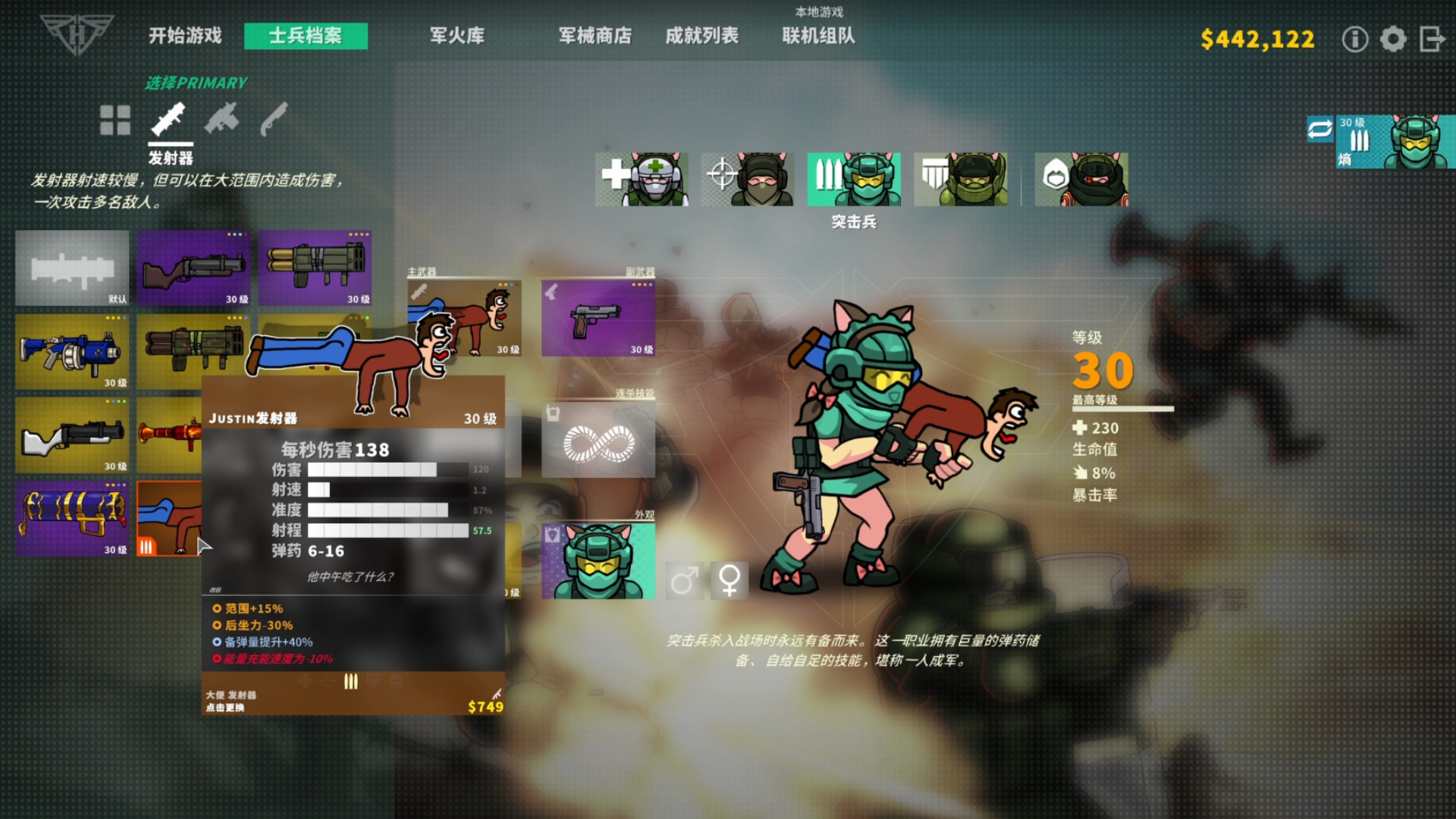Open the 开始游戏 start game menu
This screenshot has height=819, width=1456.
185,36
